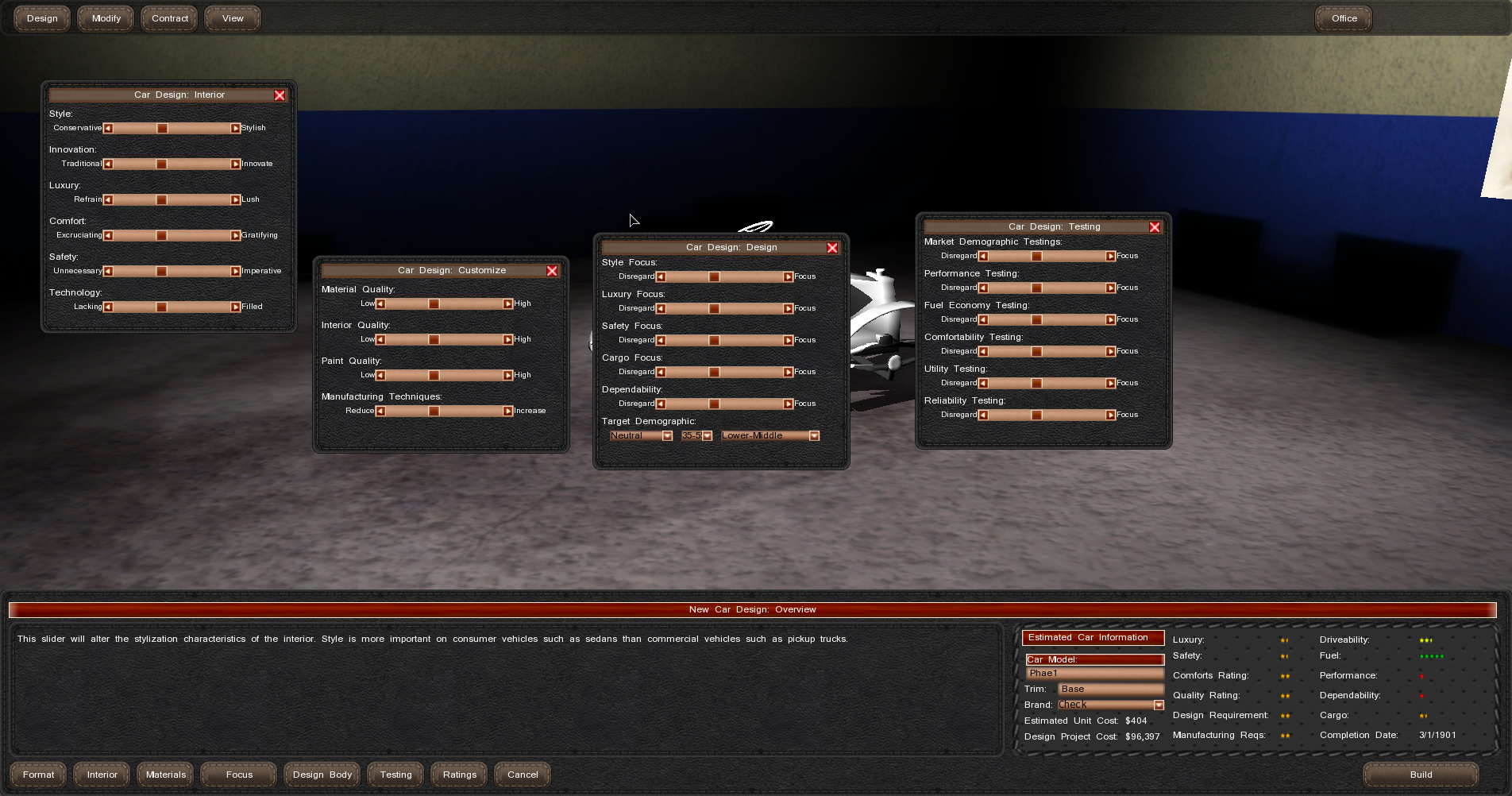This screenshot has height=796, width=1512.
Task: Cancel the car design
Action: [x=523, y=775]
